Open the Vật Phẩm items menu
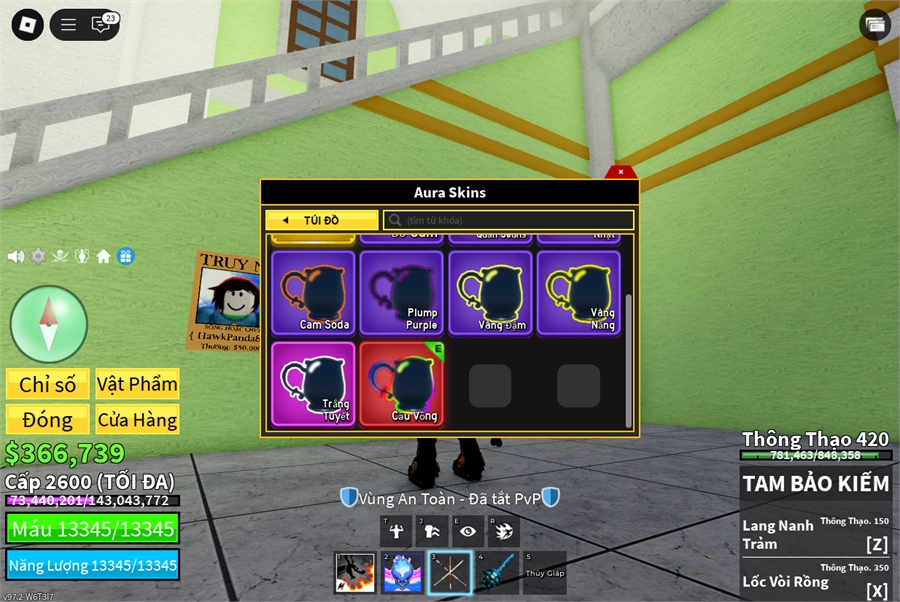 (137, 384)
